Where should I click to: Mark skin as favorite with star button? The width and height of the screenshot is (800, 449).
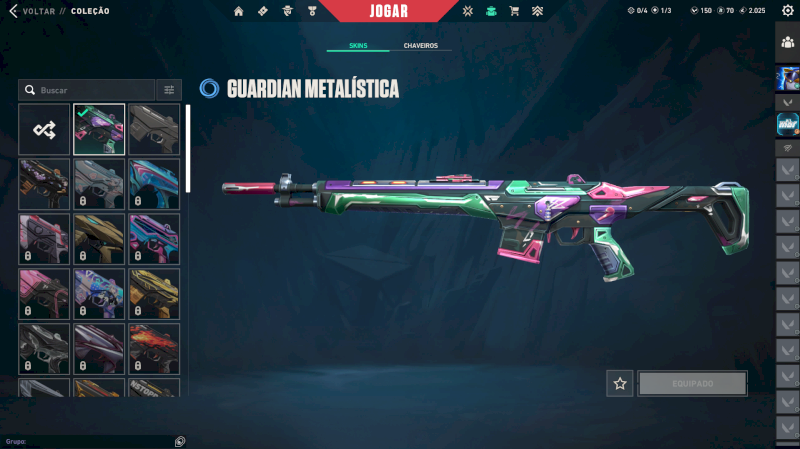click(620, 383)
